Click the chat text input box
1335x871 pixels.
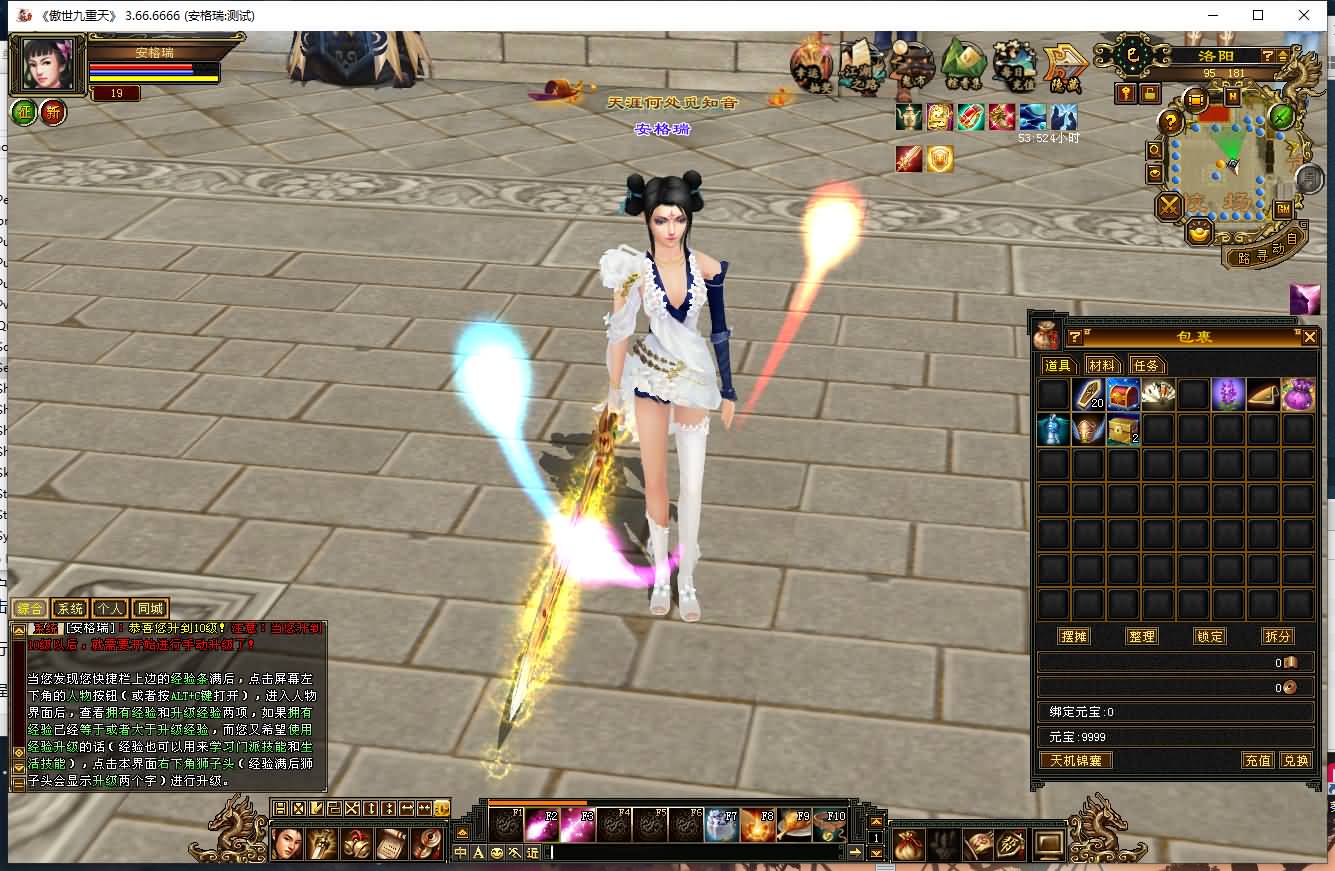695,853
